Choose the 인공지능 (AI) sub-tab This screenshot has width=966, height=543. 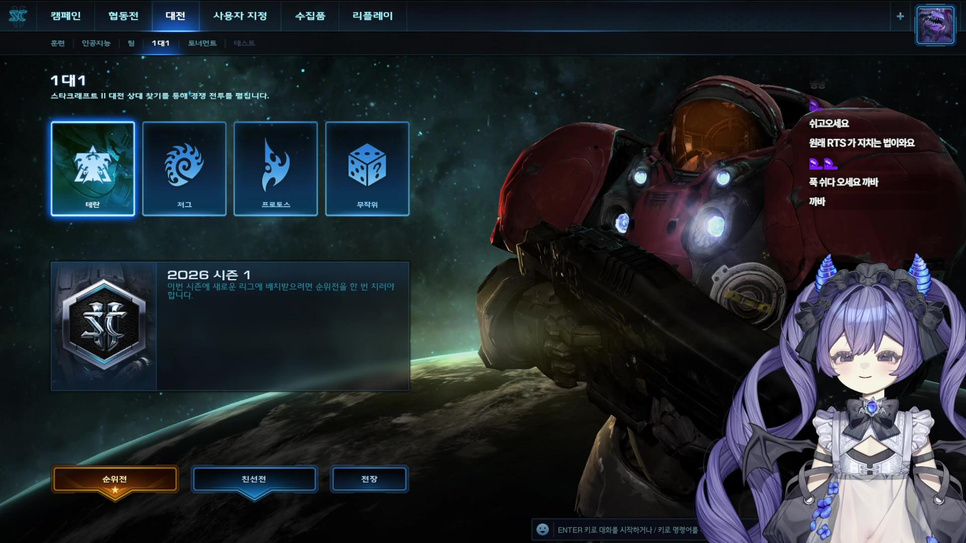tap(97, 44)
